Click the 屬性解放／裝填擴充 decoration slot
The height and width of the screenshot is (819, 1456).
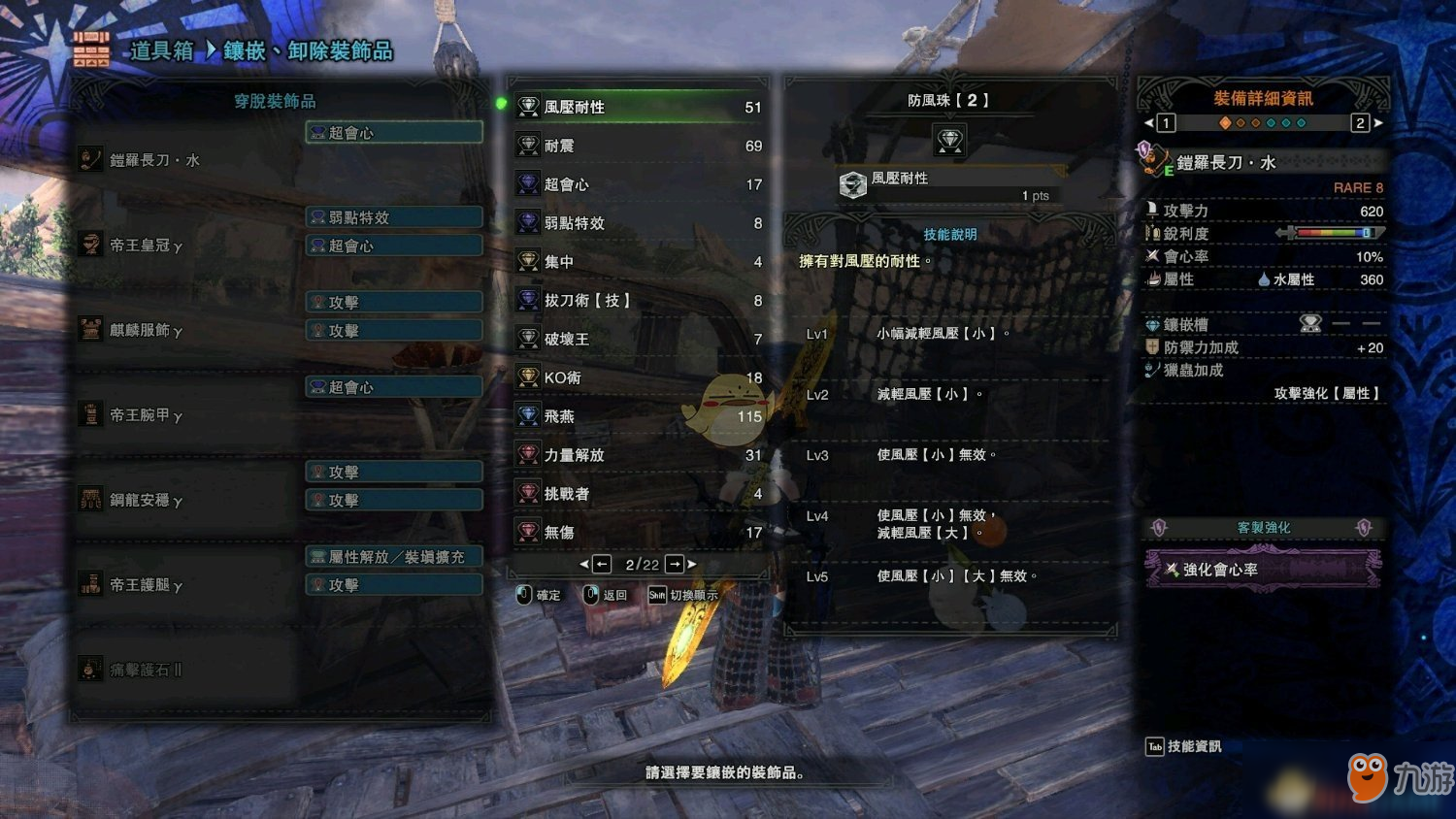point(394,557)
